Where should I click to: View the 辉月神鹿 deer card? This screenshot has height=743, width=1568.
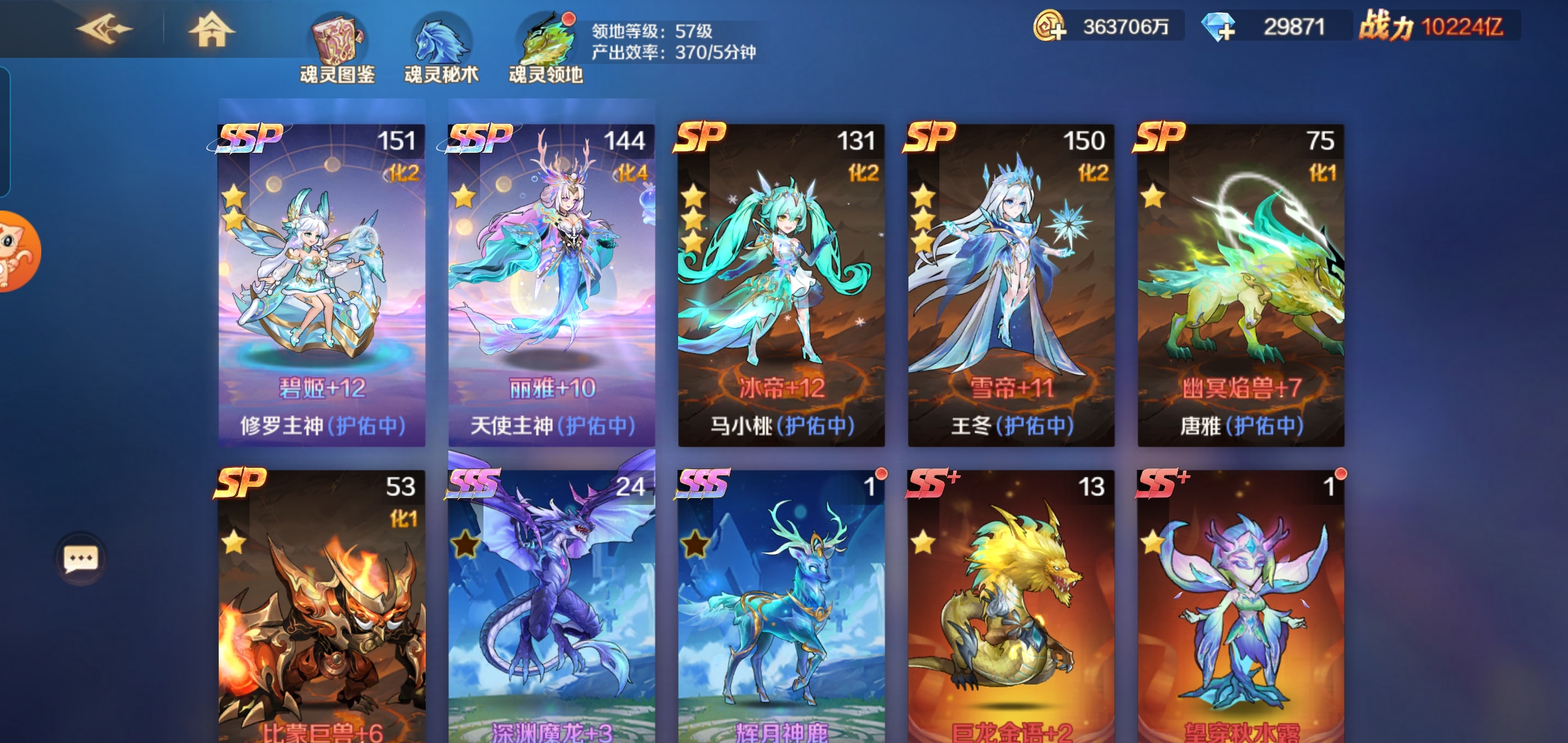click(781, 605)
